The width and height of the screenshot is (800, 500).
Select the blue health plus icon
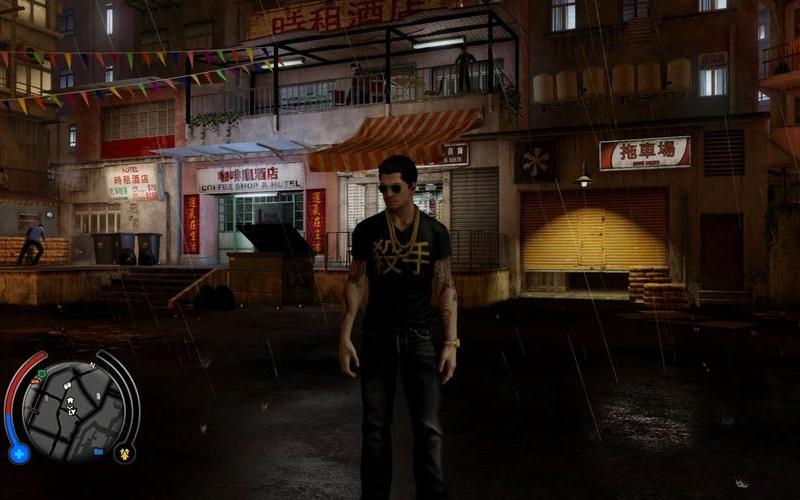click(18, 454)
